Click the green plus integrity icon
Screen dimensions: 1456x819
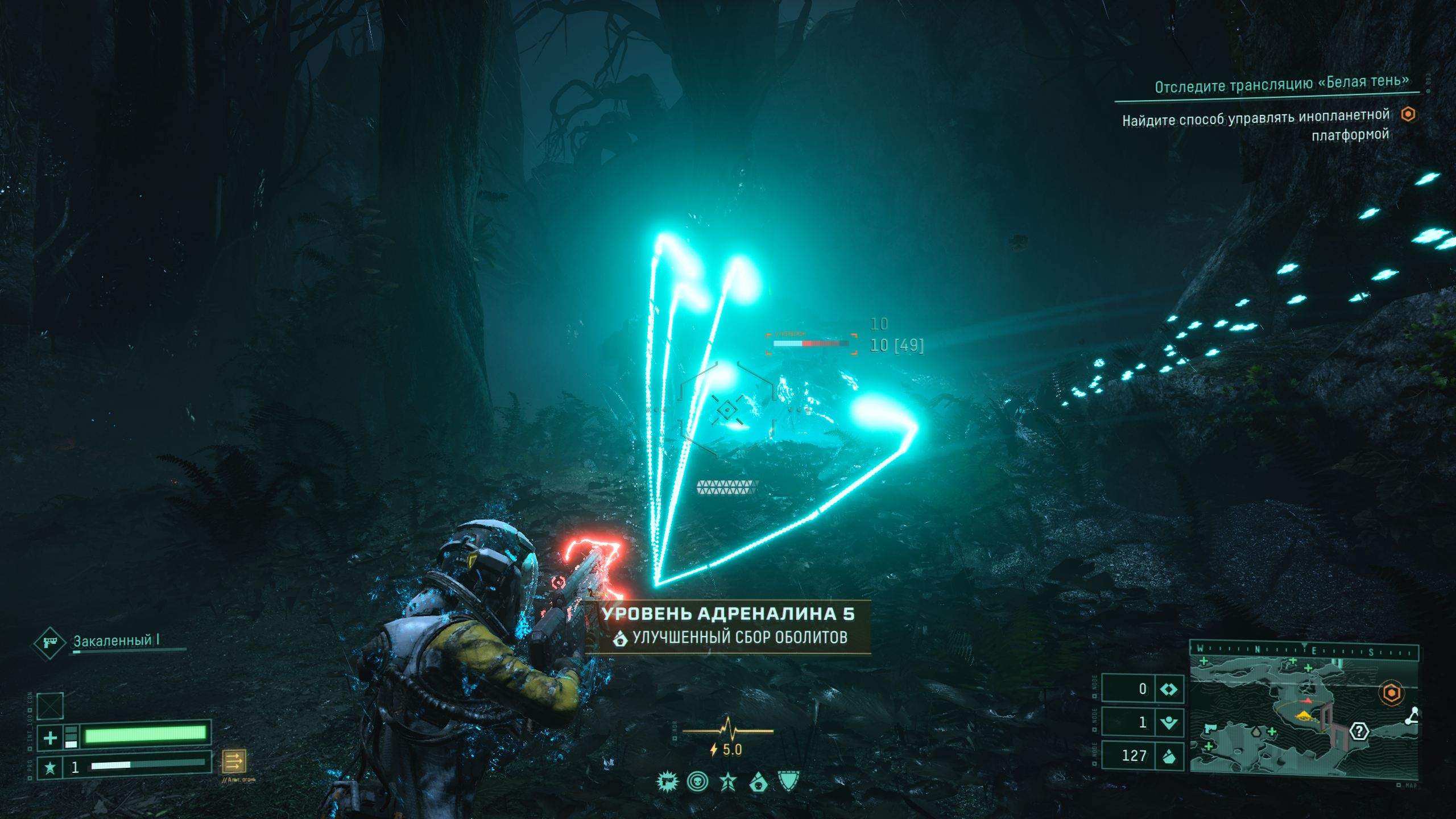[x=50, y=738]
